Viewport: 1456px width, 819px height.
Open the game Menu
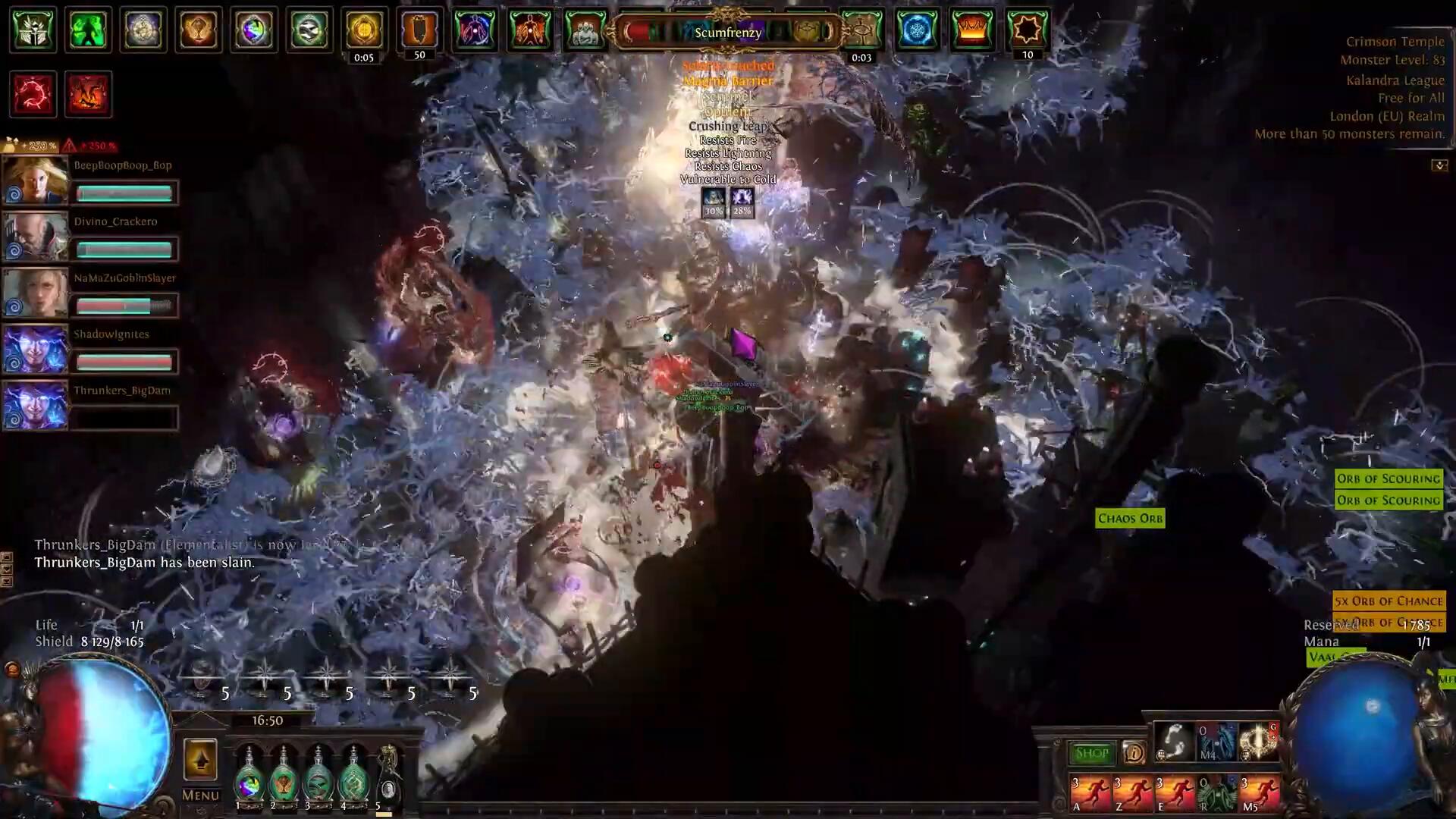[x=200, y=795]
